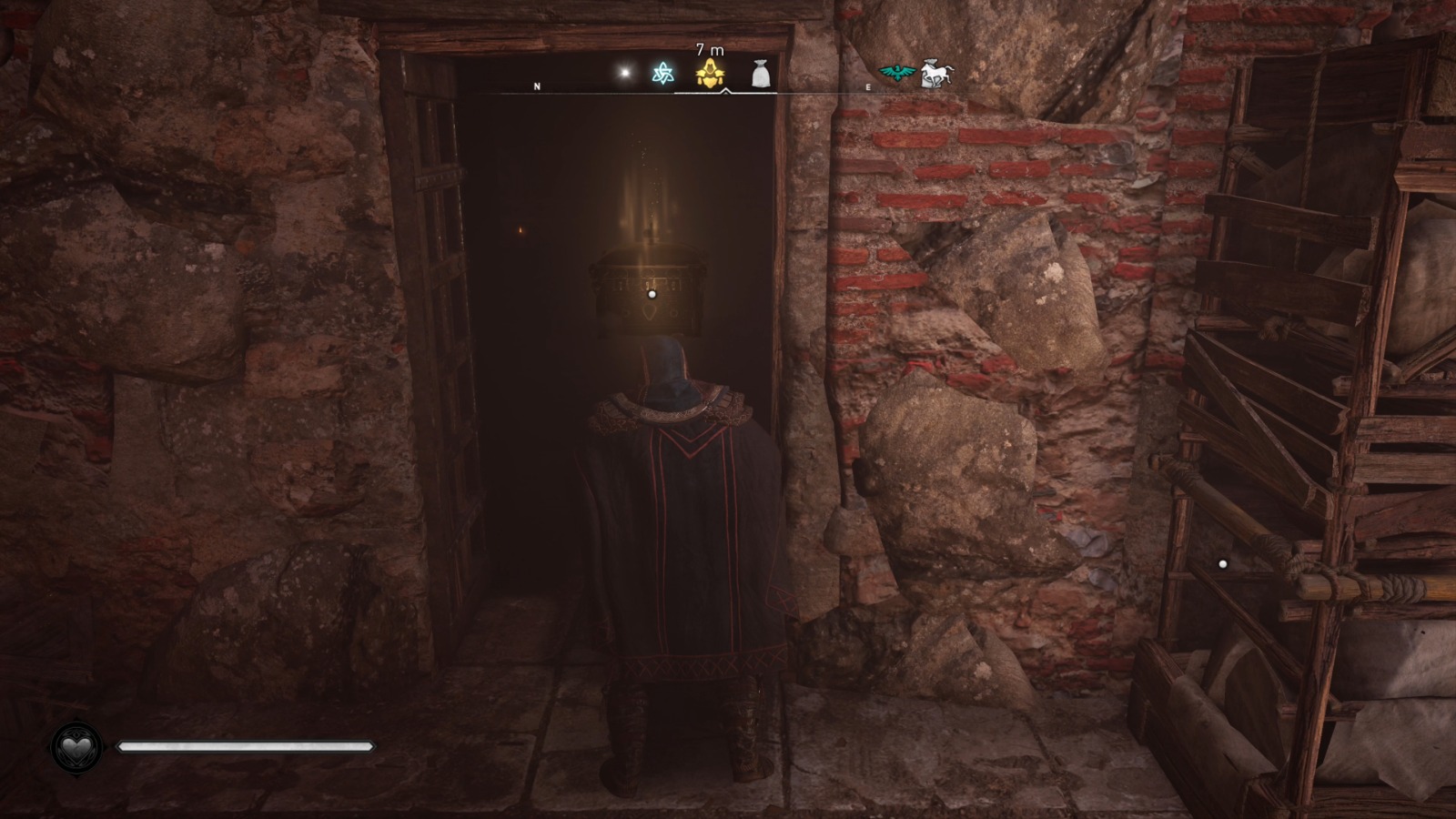Click the white loot sack icon near the compass
1456x819 pixels.
761,75
